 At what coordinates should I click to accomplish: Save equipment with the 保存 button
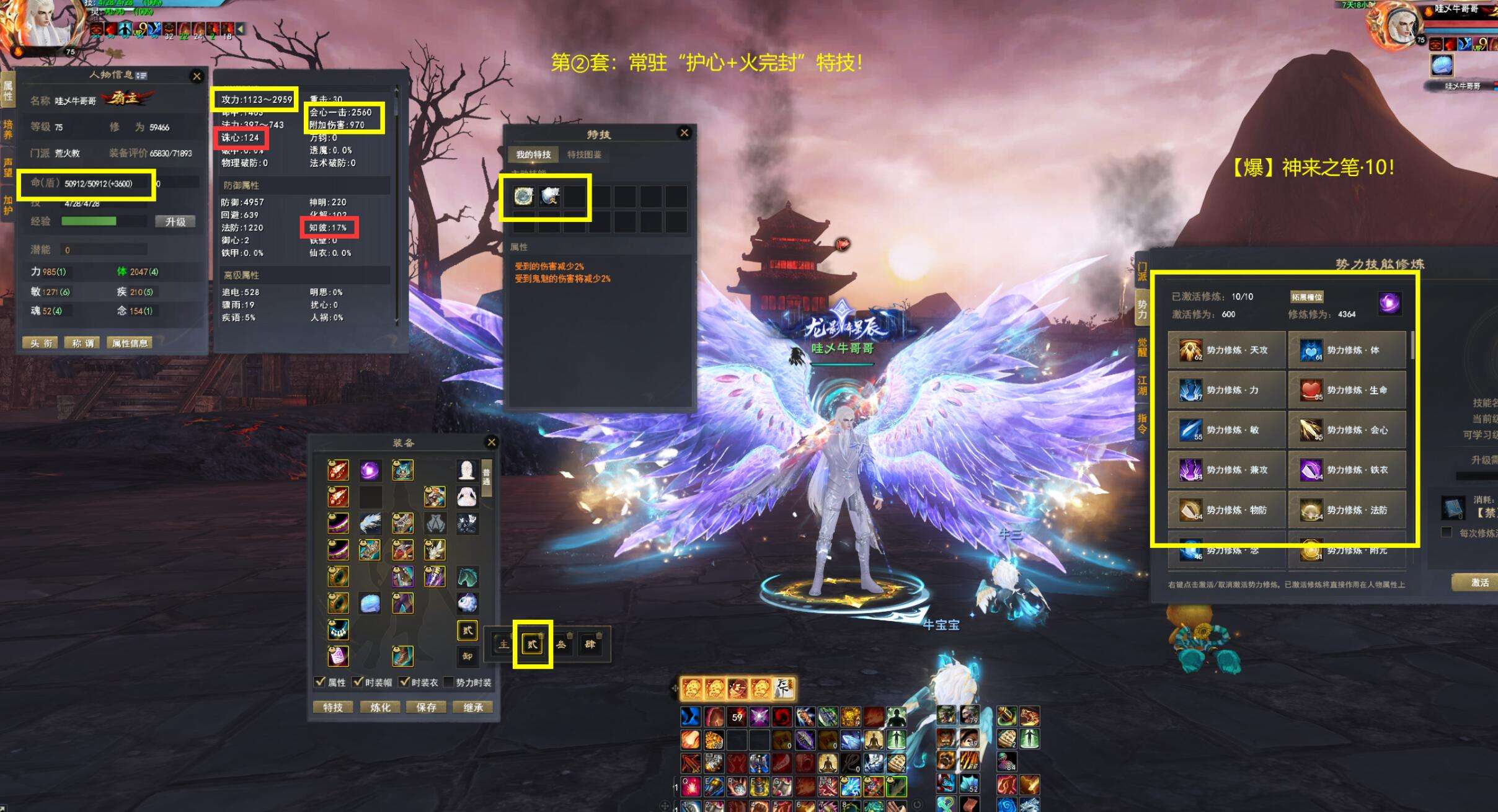coord(427,707)
